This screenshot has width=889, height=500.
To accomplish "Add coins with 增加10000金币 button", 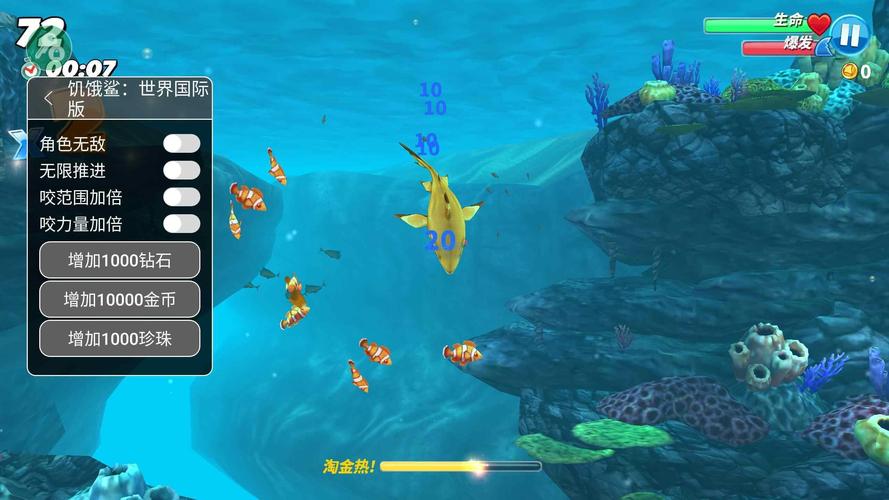I will coord(120,299).
